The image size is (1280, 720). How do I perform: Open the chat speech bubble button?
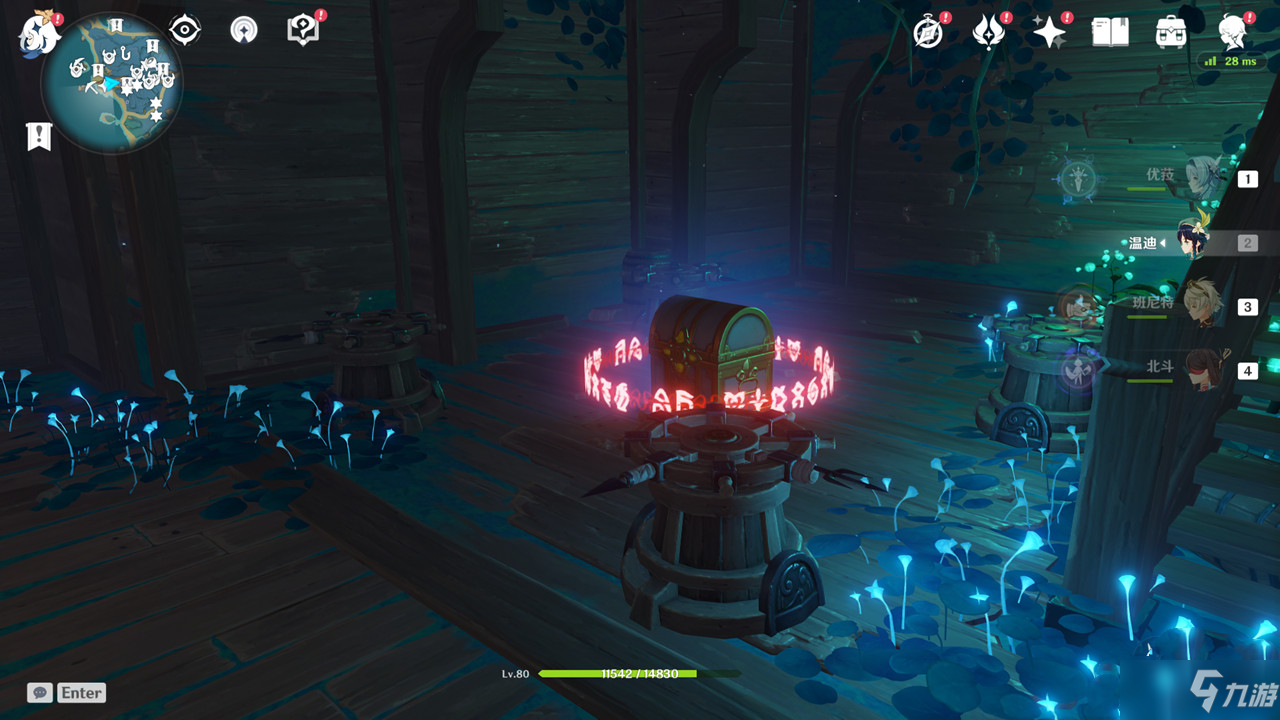40,692
